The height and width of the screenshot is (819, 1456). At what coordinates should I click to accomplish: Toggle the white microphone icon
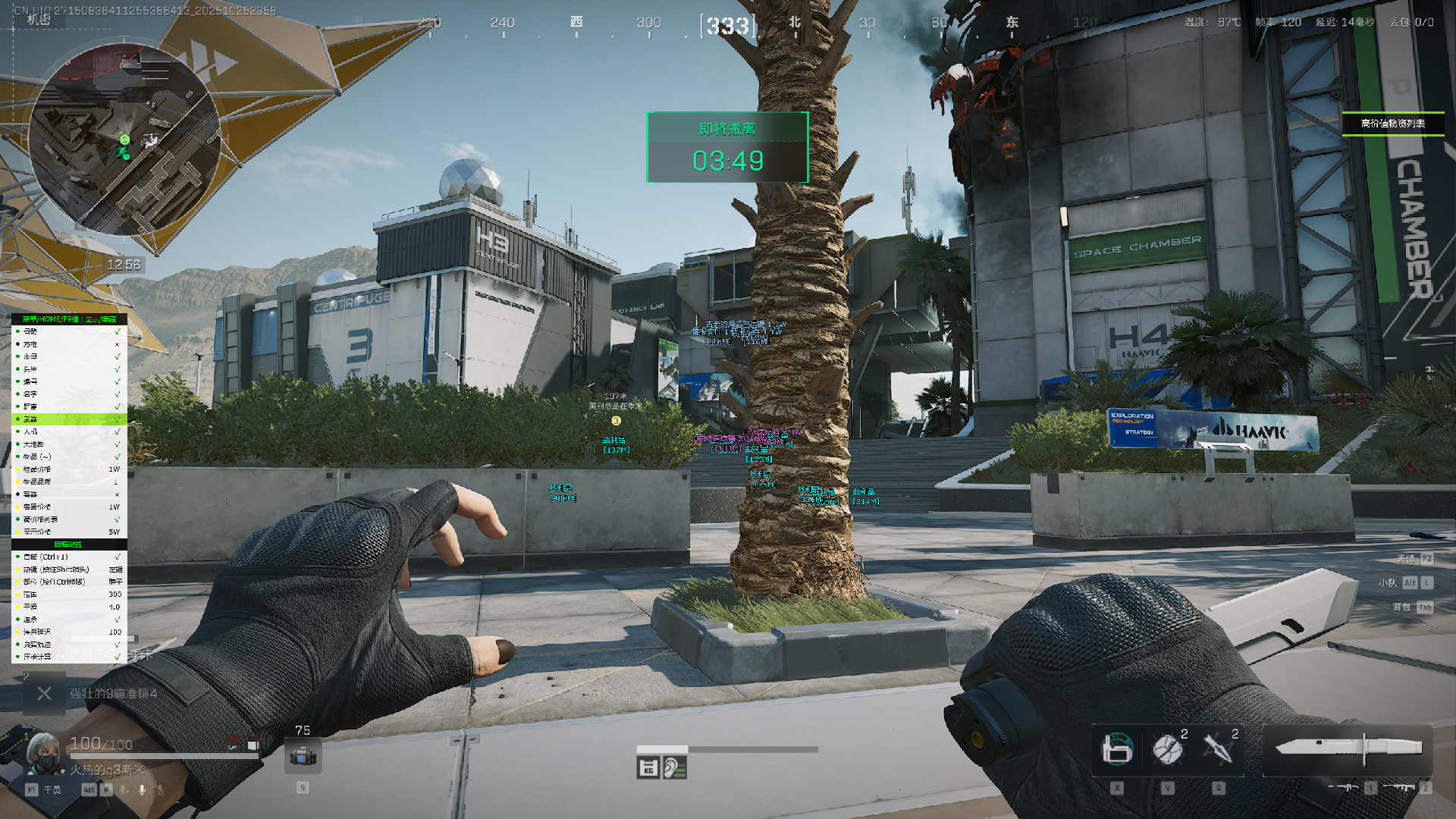[x=142, y=789]
